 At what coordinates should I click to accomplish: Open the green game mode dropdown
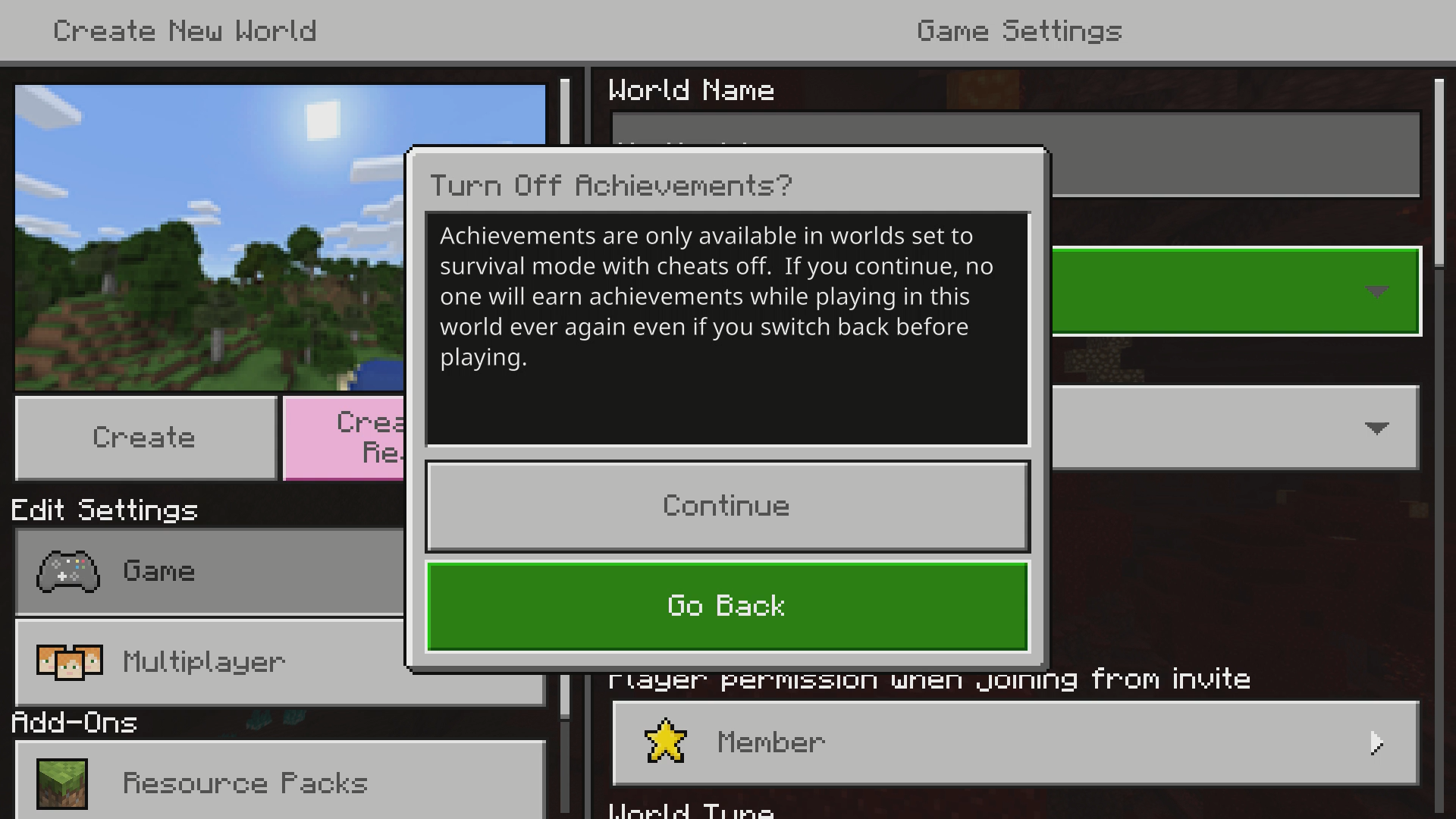1236,292
